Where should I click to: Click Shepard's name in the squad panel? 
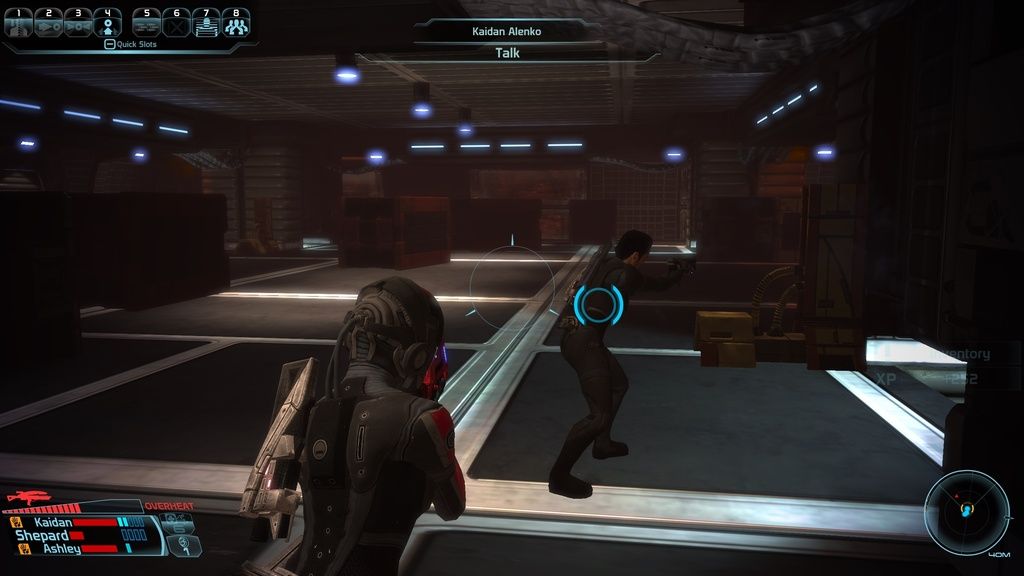click(42, 536)
